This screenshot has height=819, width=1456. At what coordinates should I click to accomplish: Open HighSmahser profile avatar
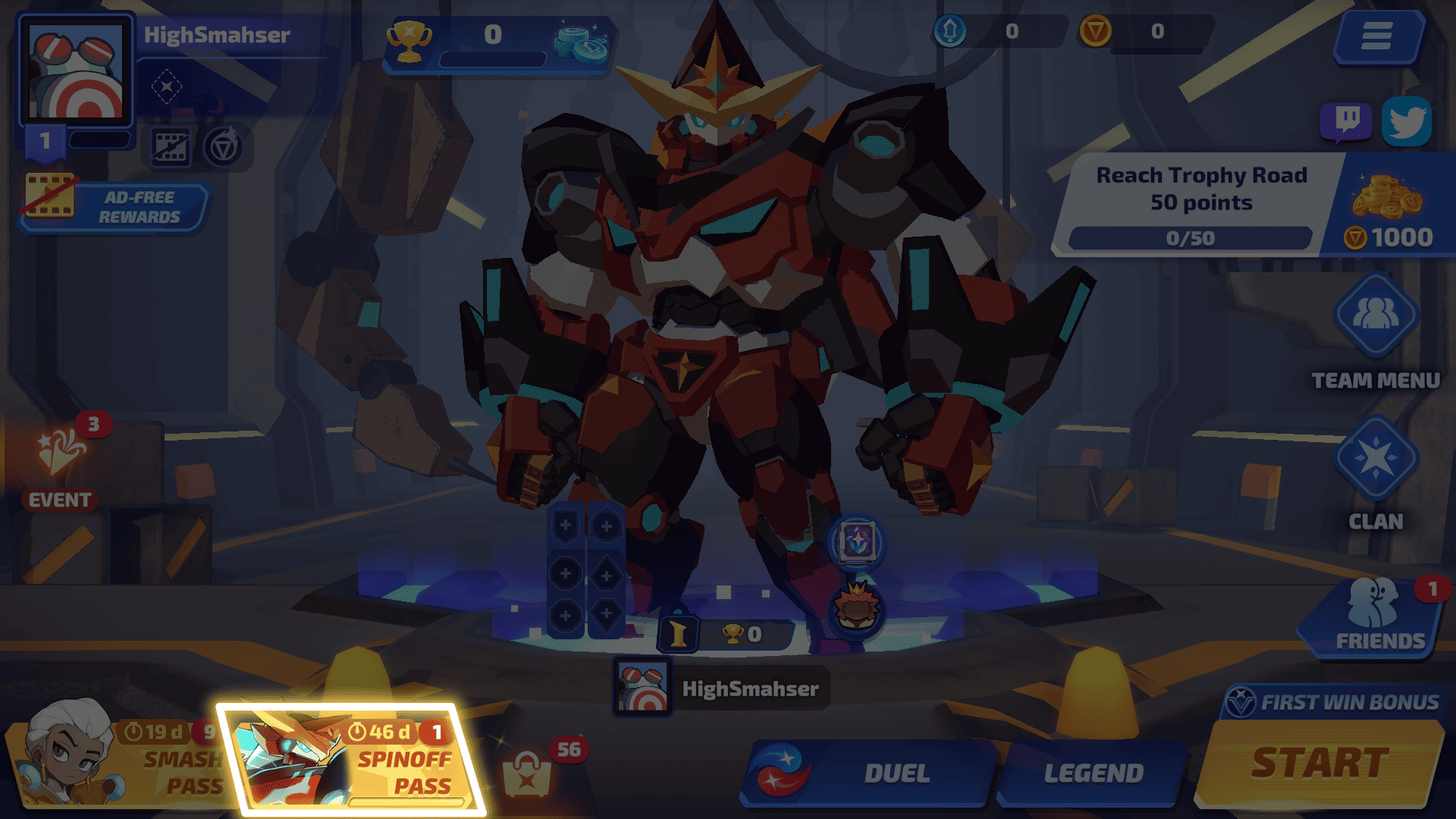[76, 72]
